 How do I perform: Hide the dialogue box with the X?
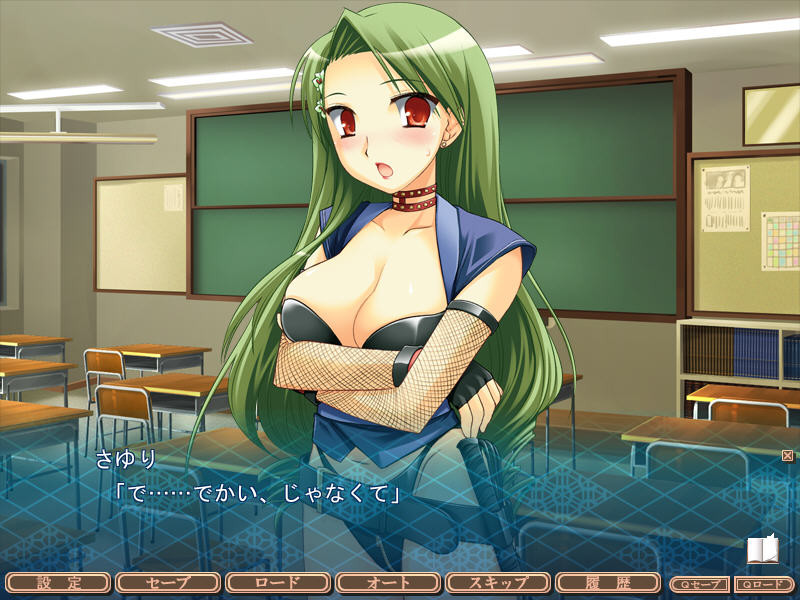pos(787,456)
